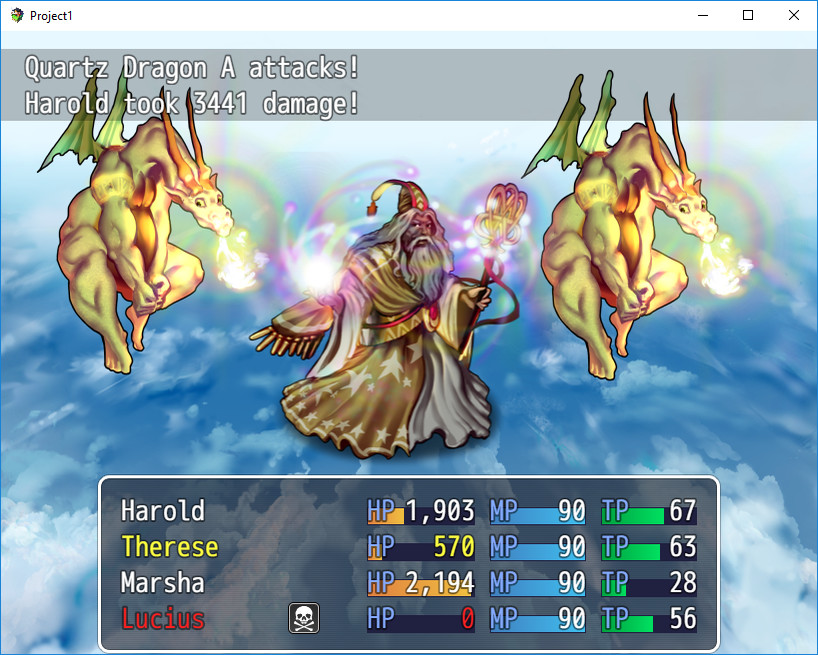
Task: Select Harold in the party status window
Action: pyautogui.click(x=163, y=511)
